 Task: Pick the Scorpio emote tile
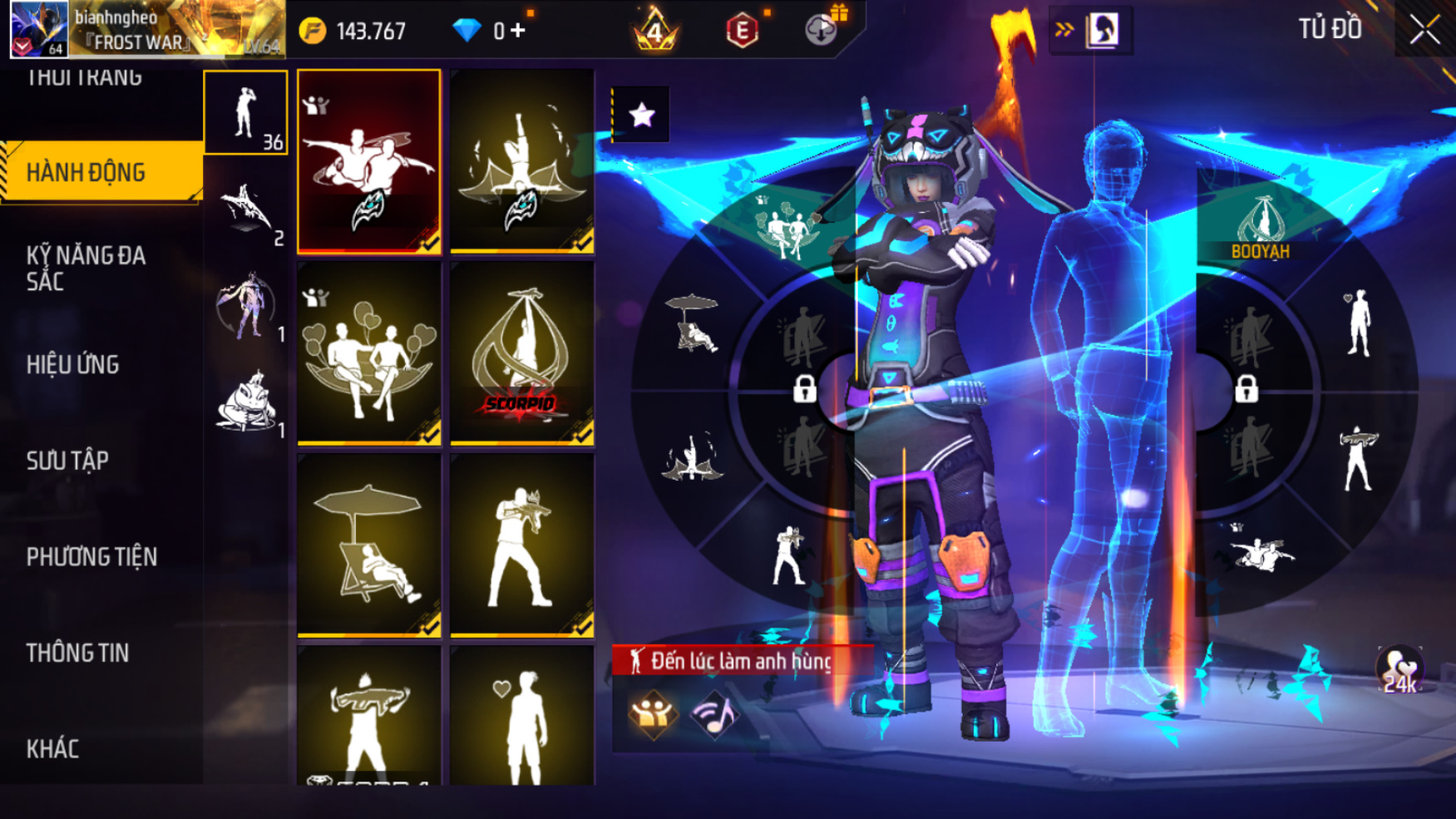[x=521, y=353]
